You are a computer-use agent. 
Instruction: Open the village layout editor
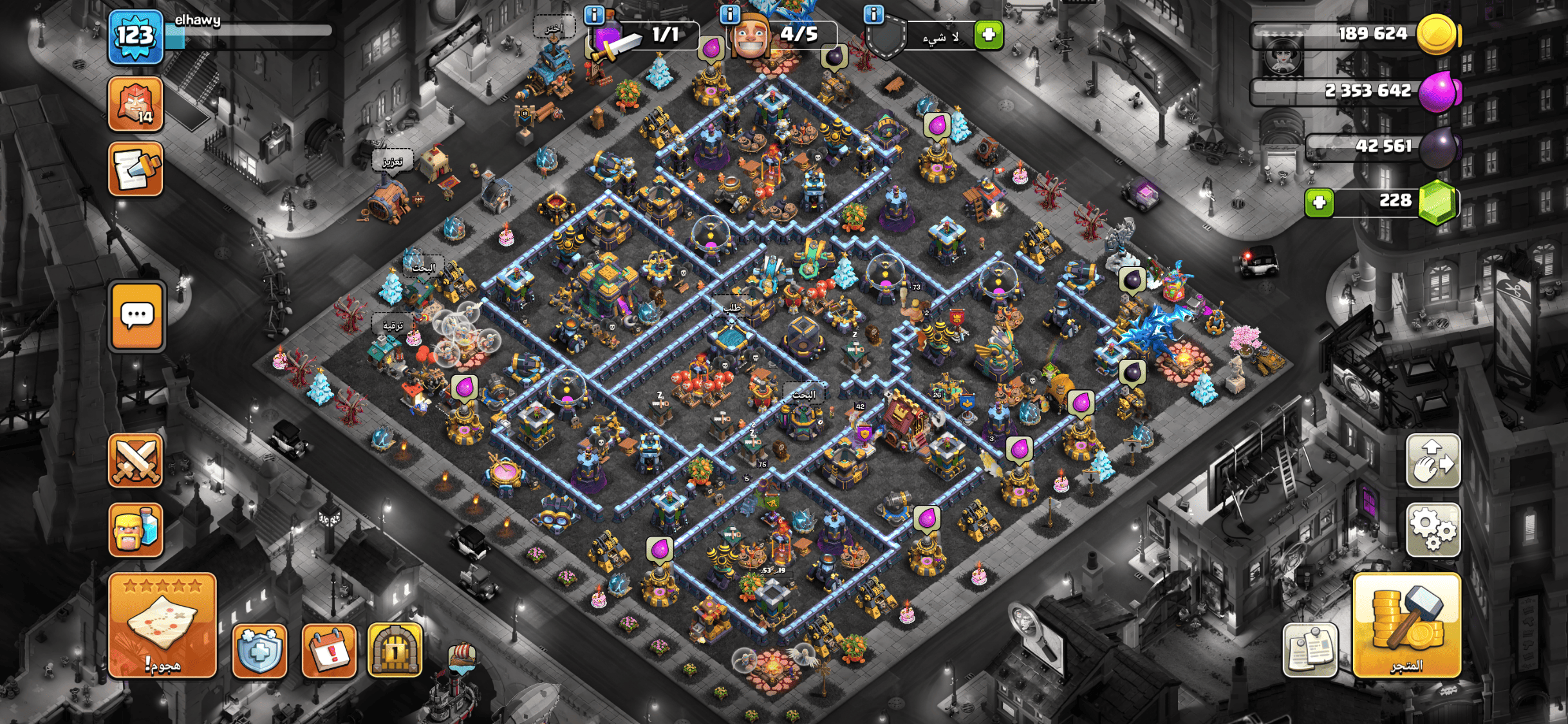(x=1433, y=461)
